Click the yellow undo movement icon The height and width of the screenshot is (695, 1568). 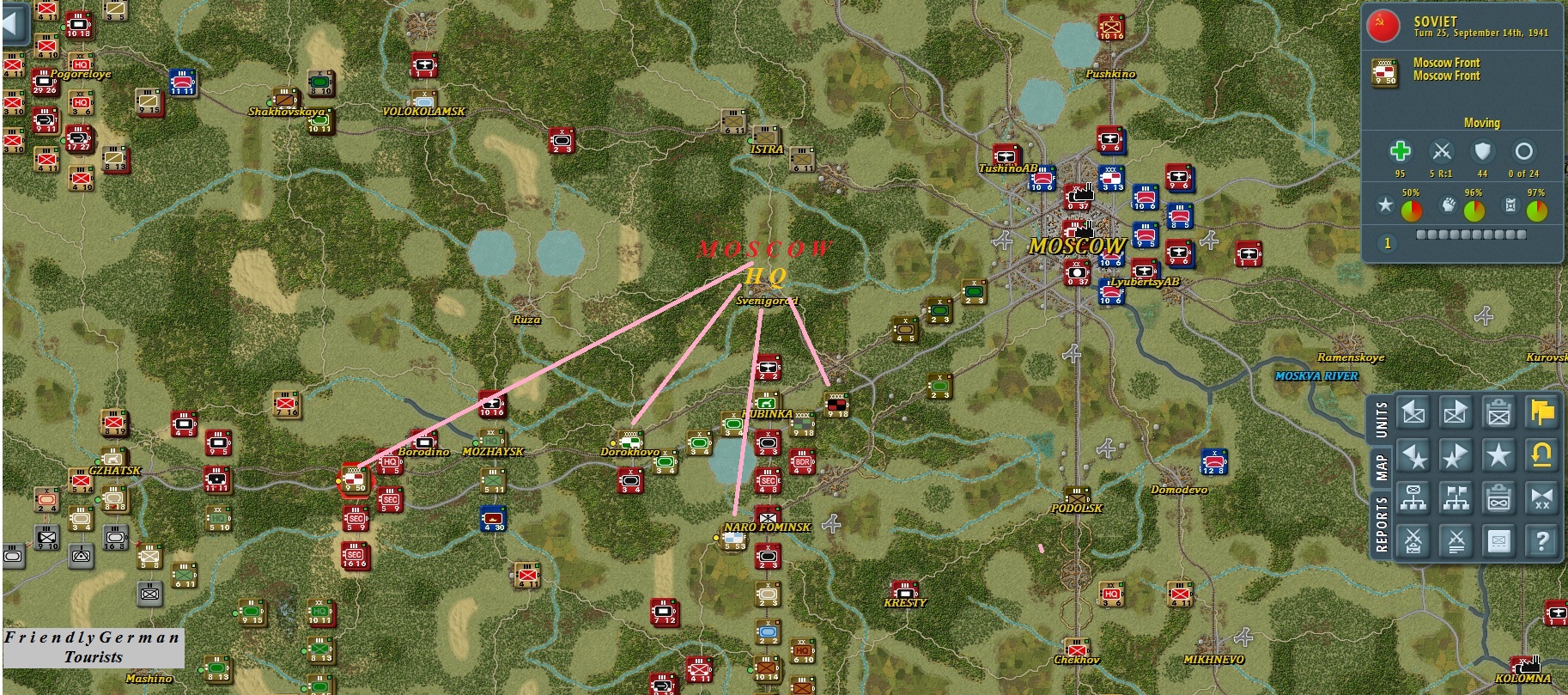pyautogui.click(x=1542, y=455)
